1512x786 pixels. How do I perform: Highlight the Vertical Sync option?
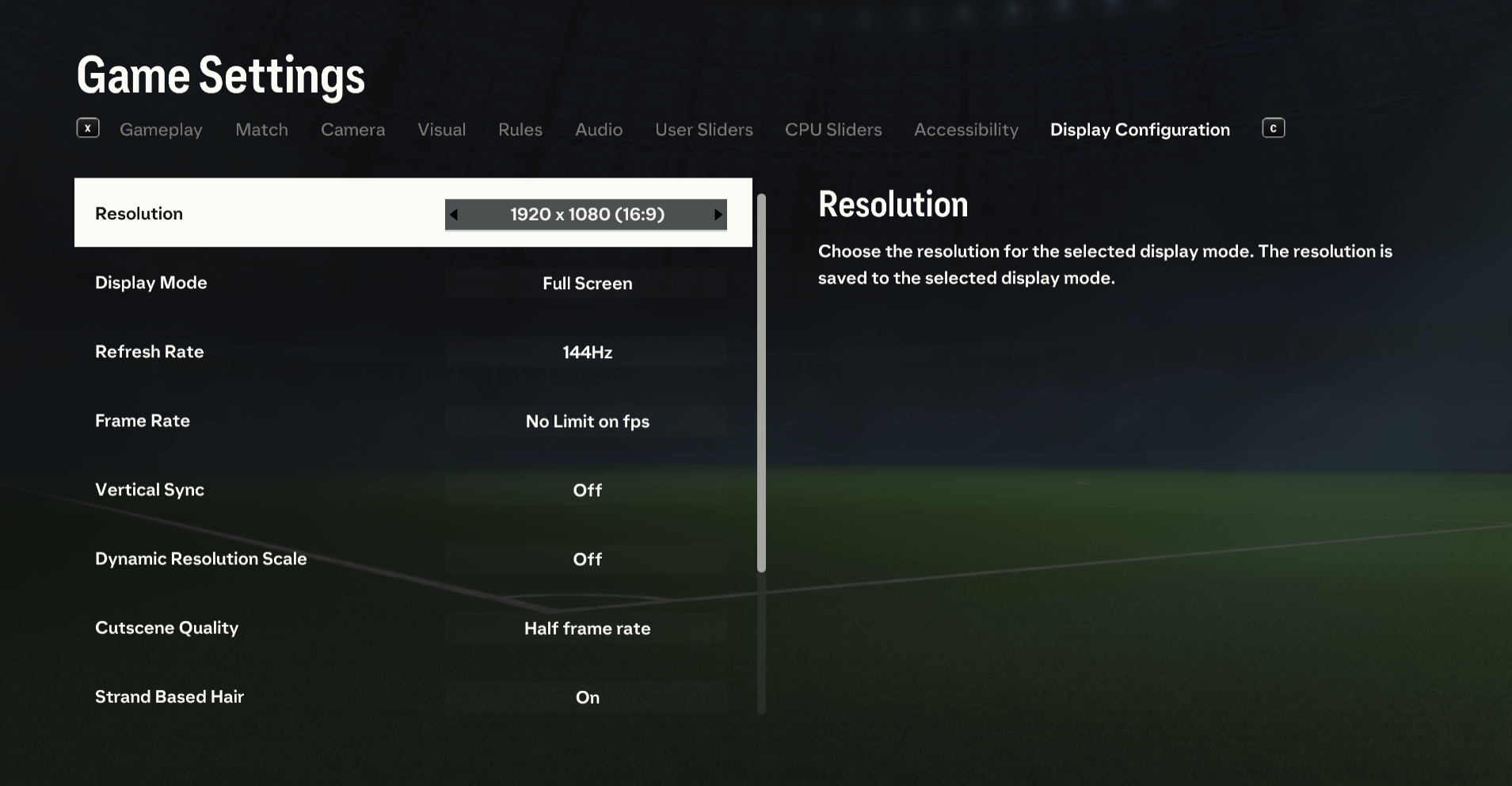click(x=412, y=490)
